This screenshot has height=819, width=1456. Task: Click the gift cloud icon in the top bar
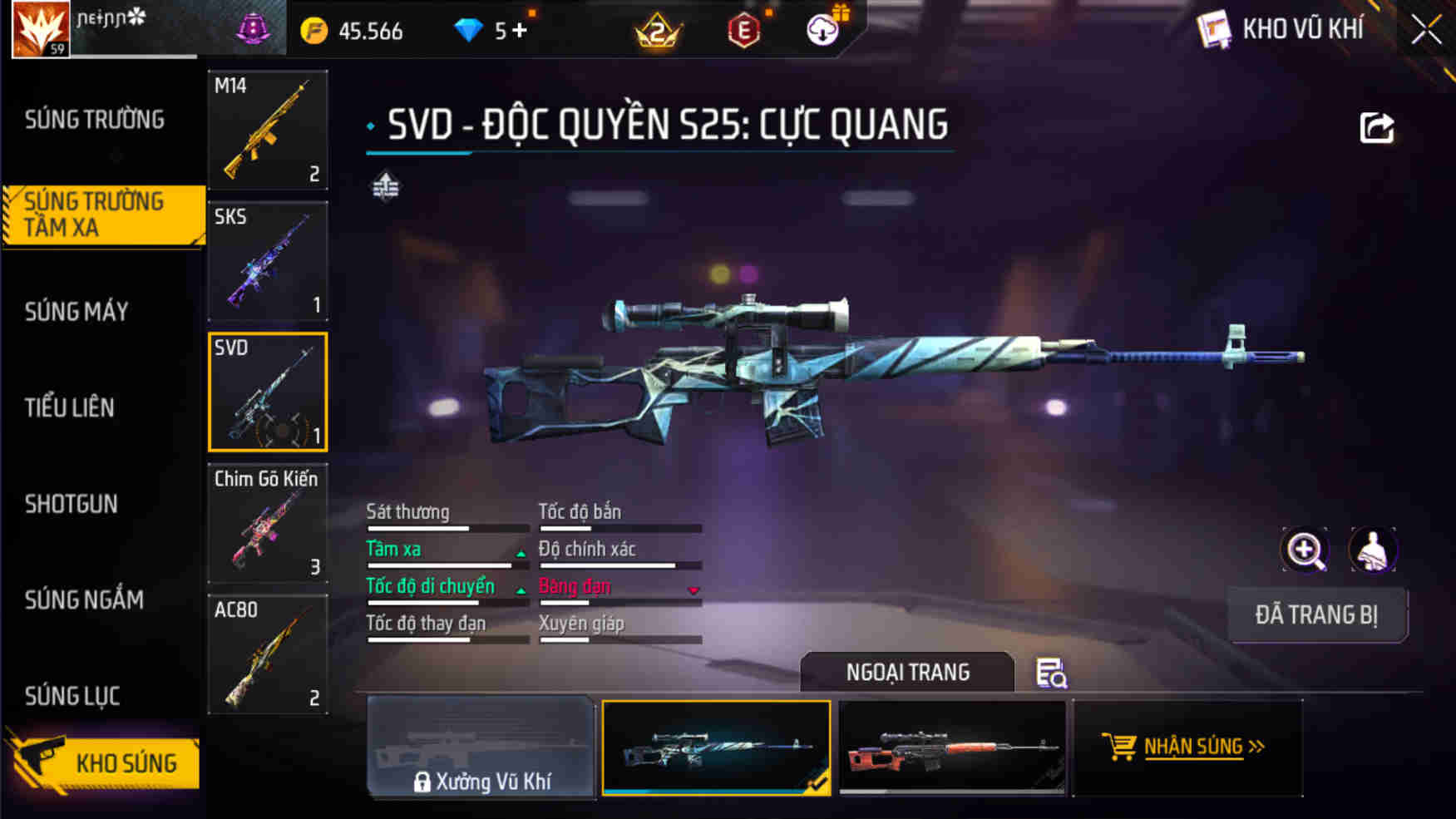tap(822, 28)
